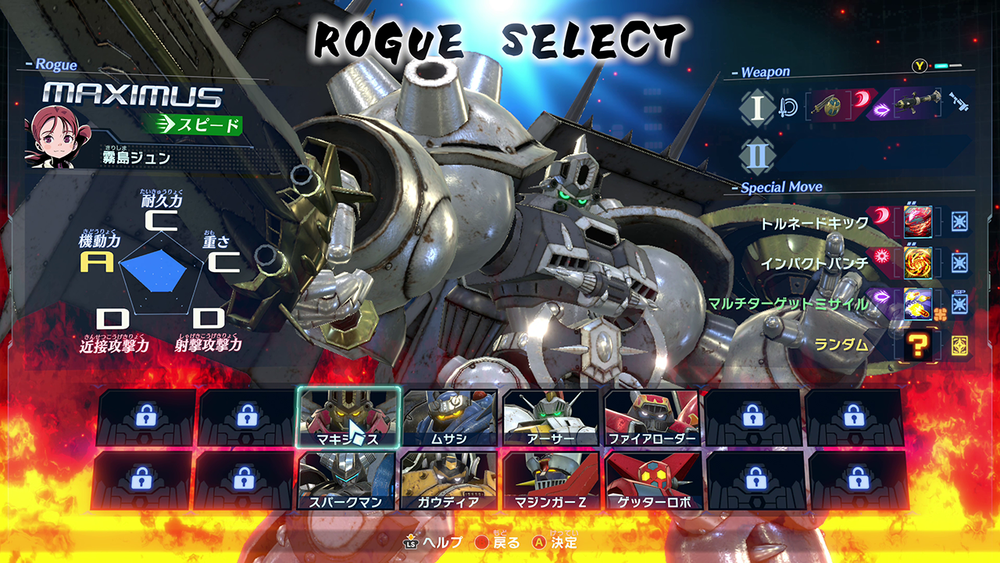Select the ファイアローダー robot tile
The width and height of the screenshot is (1000, 563).
point(651,416)
